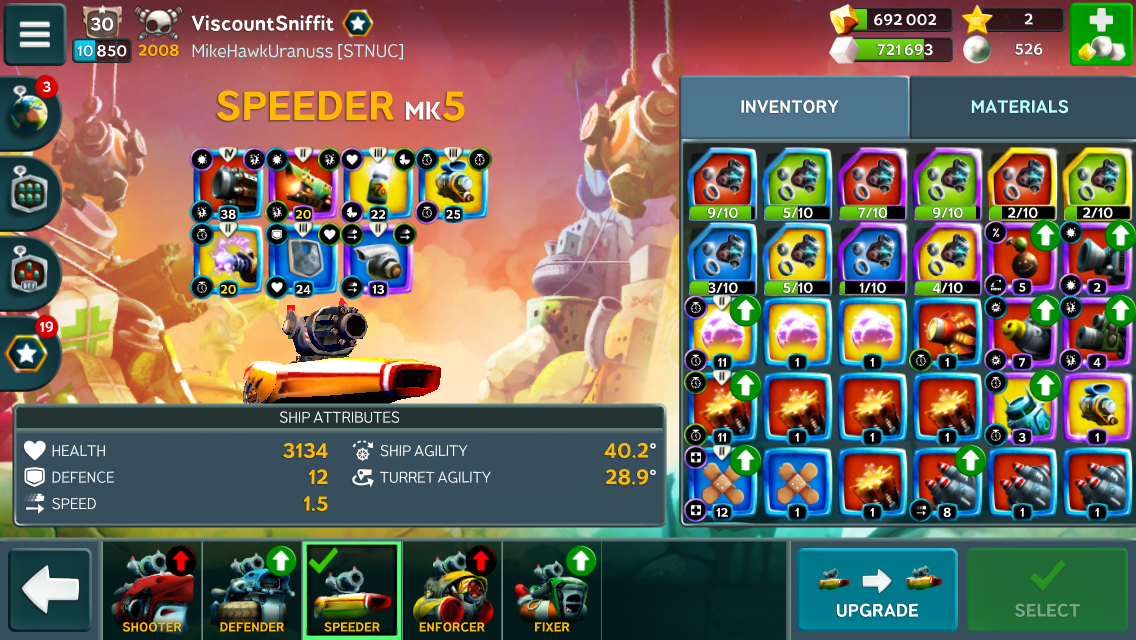1136x640 pixels.
Task: Select the highlighted Speeder ship tile
Action: (352, 591)
